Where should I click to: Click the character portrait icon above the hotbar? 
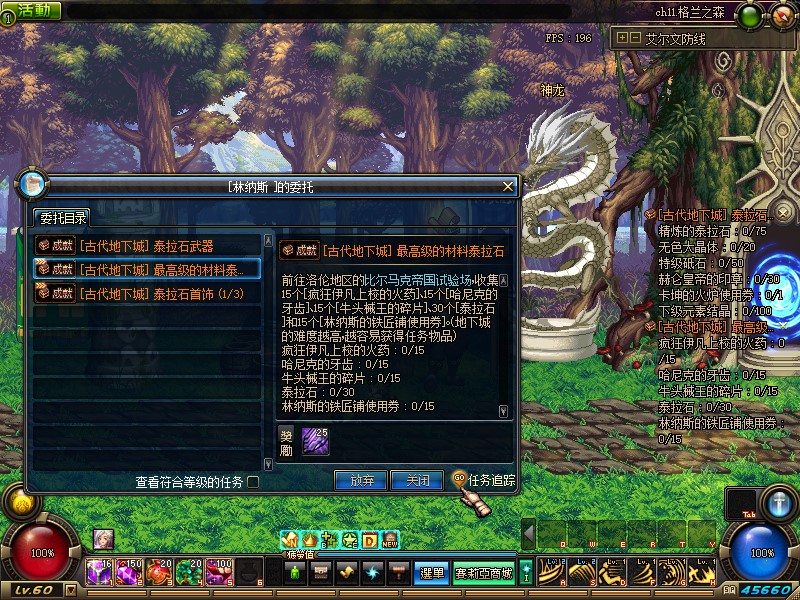103,539
